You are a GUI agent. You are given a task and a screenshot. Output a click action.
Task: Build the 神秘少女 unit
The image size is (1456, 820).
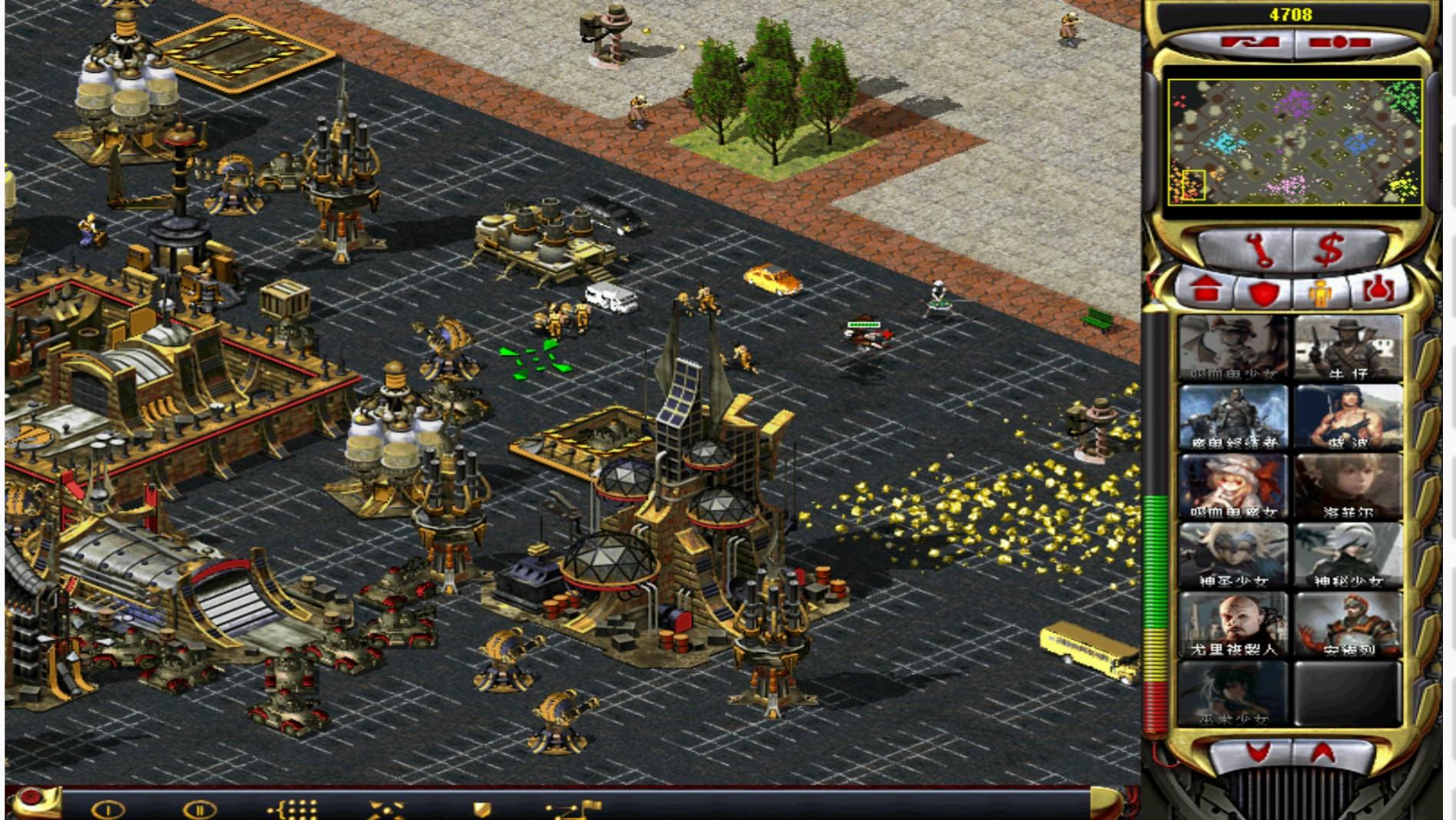1348,556
